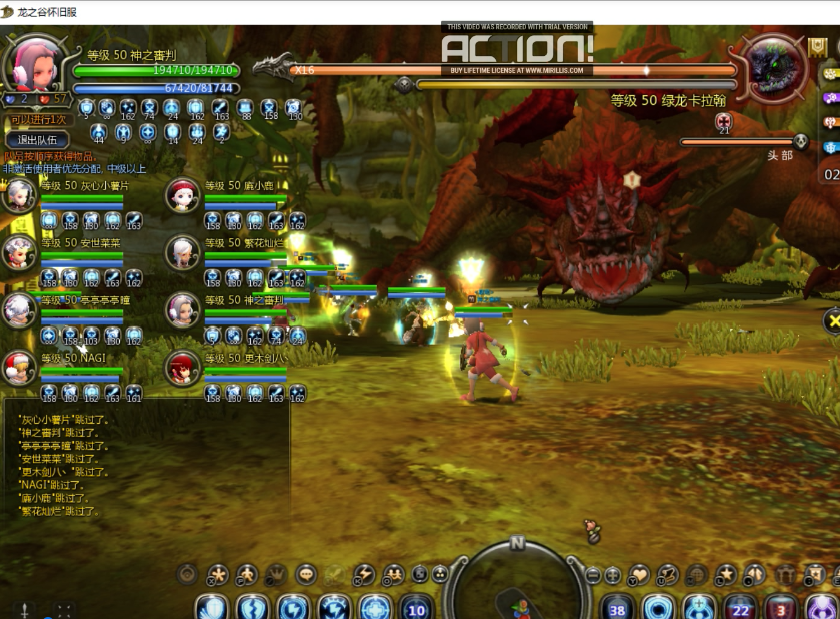The image size is (840, 619).
Task: Click the golden banner icon beside boss portrait
Action: [x=817, y=48]
